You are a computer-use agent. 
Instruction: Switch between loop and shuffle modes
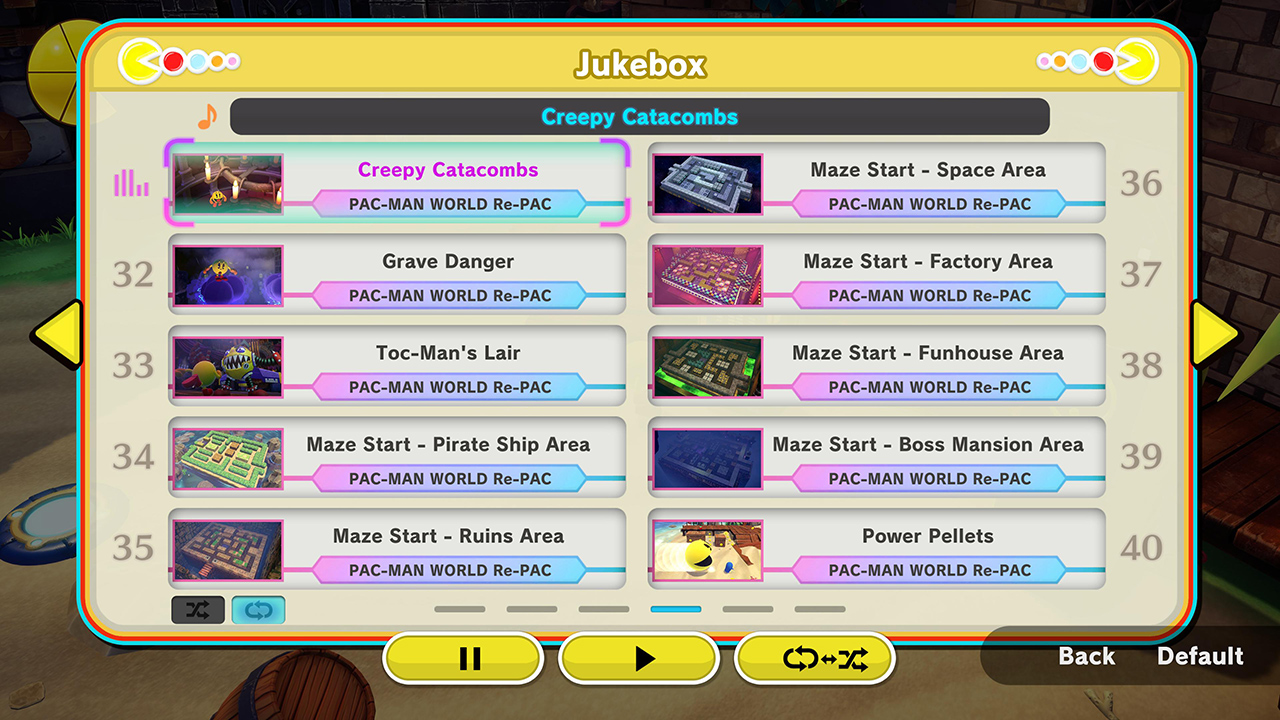[x=814, y=658]
